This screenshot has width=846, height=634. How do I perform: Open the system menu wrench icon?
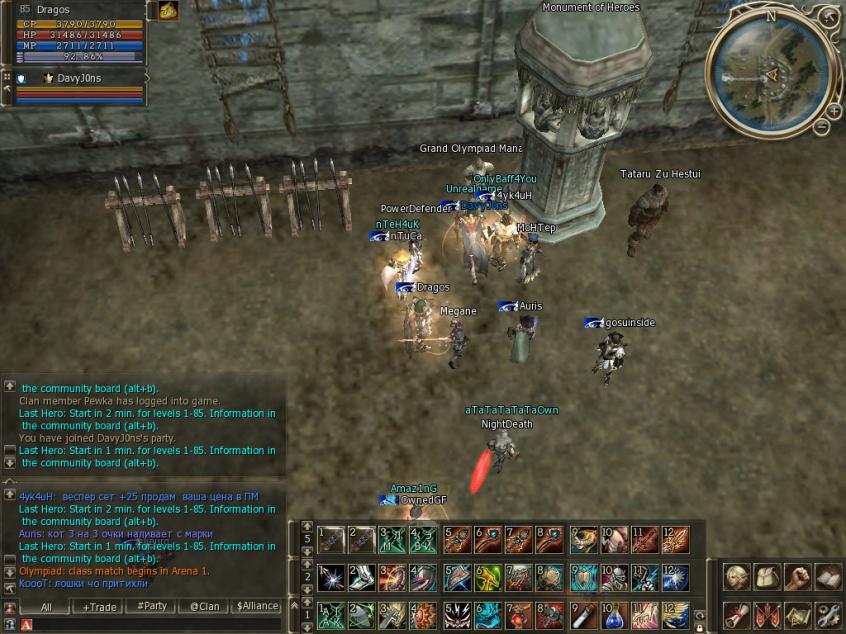[829, 614]
